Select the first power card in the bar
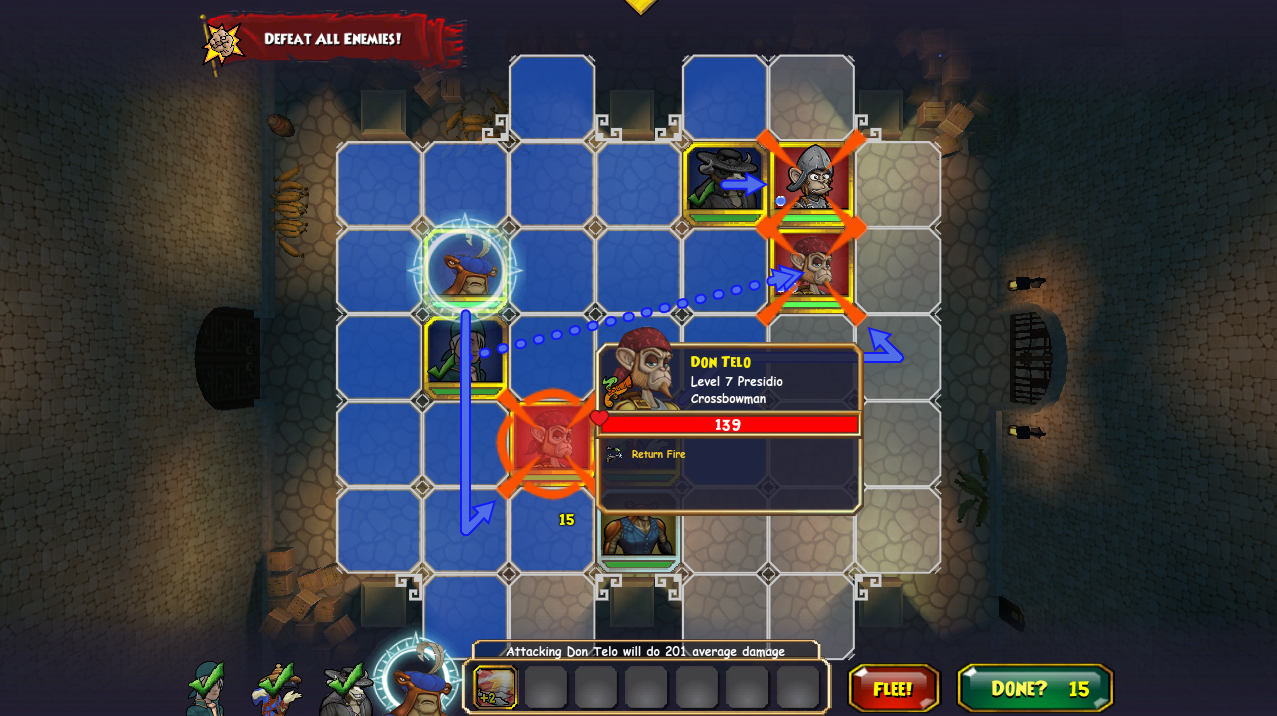The height and width of the screenshot is (716, 1277). point(495,688)
